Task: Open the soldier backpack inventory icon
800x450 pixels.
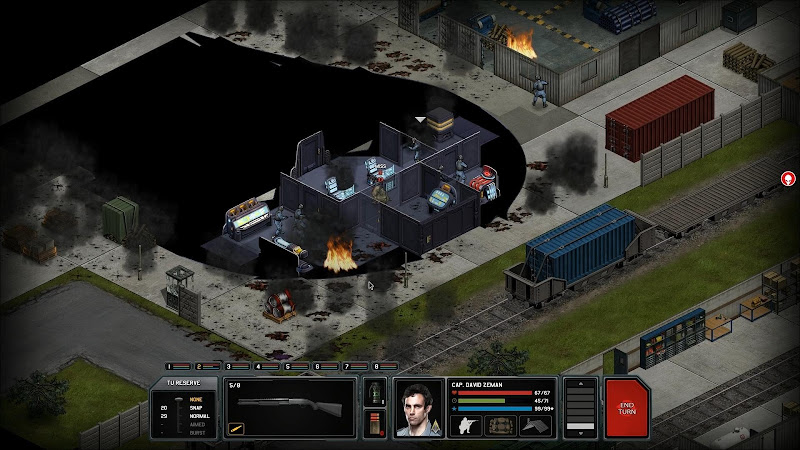Action: click(x=500, y=424)
